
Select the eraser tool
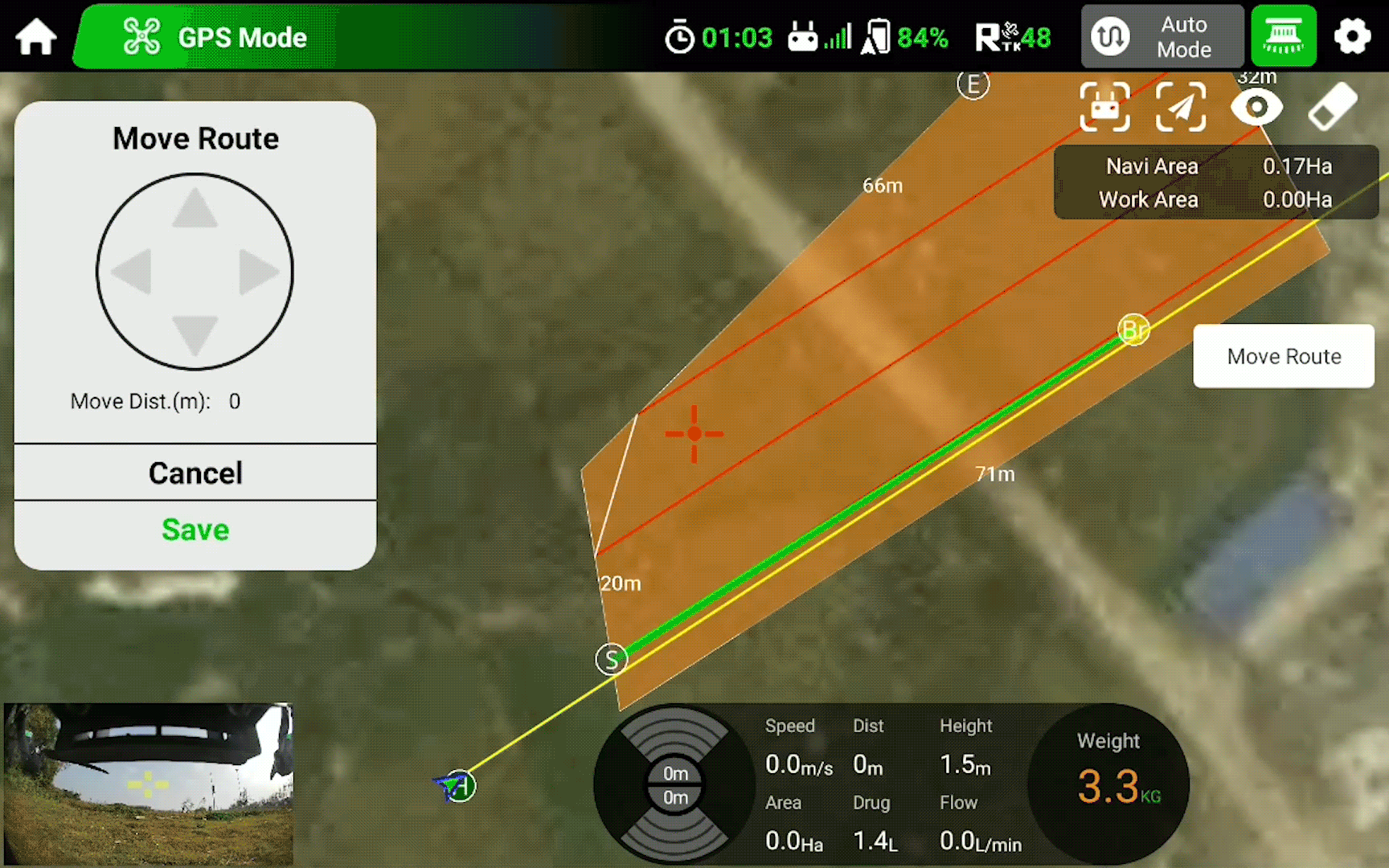(x=1332, y=107)
